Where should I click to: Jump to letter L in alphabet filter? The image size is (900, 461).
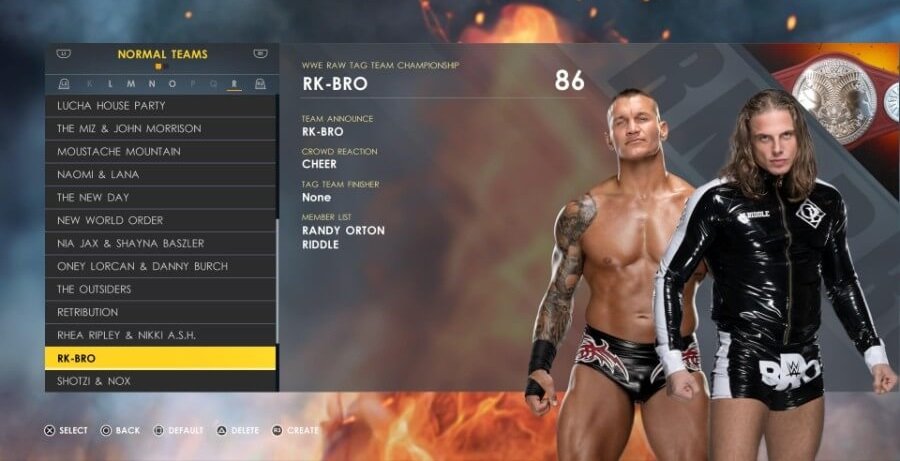pyautogui.click(x=110, y=84)
